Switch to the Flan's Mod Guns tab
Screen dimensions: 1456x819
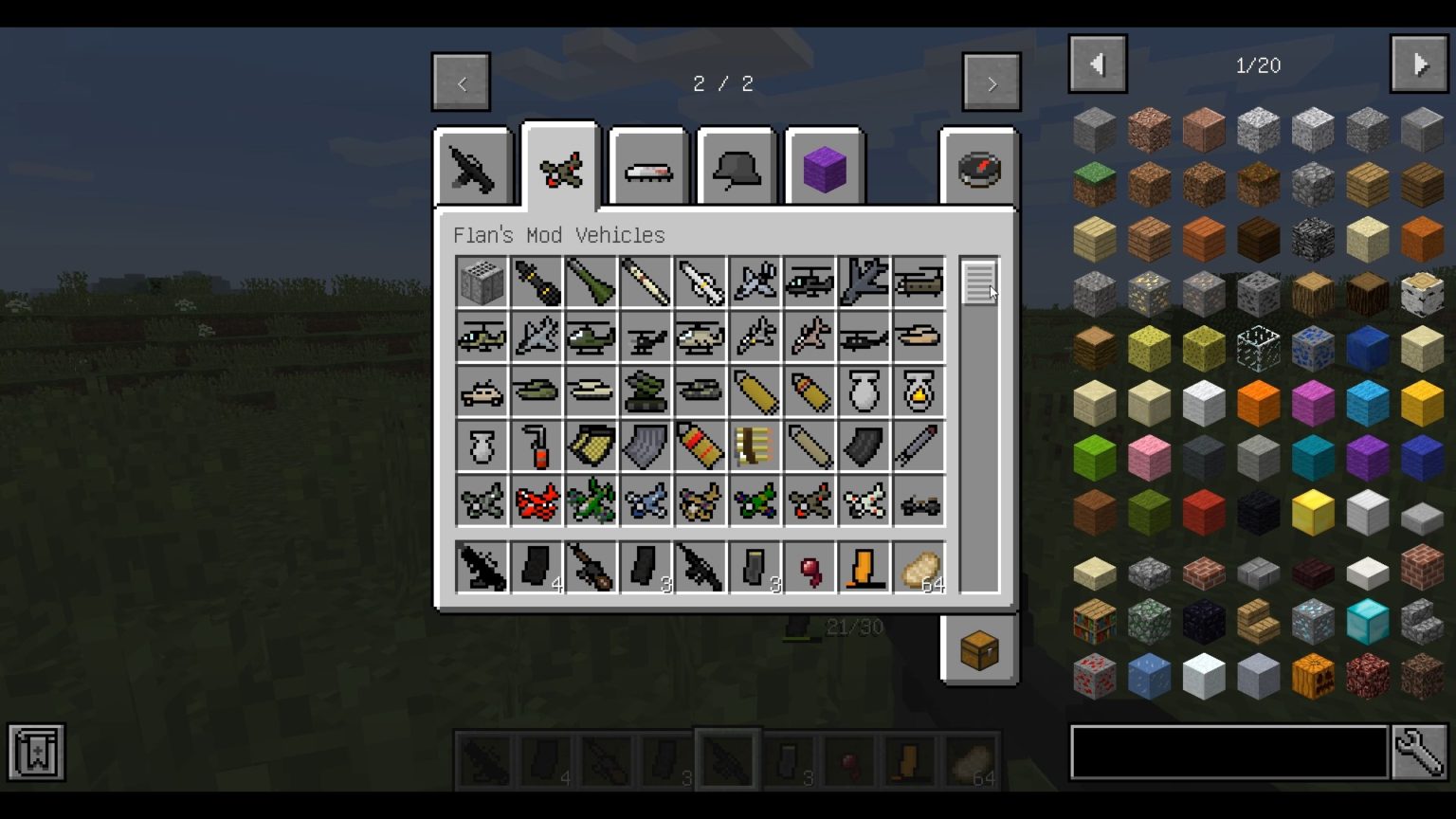pyautogui.click(x=472, y=169)
